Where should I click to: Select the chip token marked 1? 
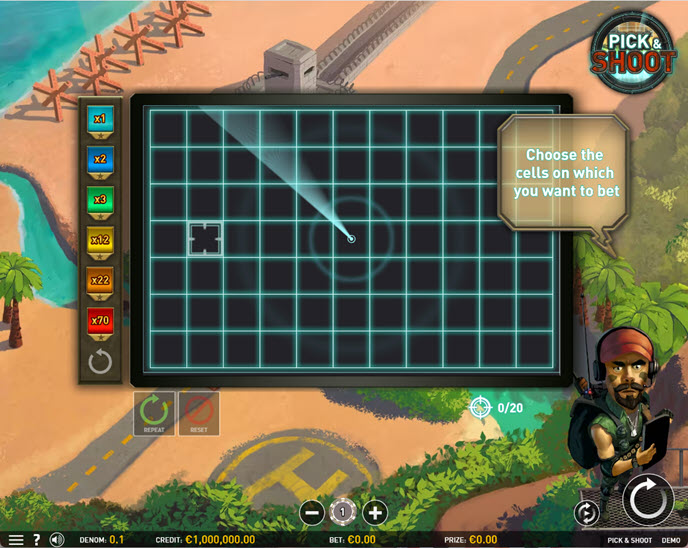point(343,512)
